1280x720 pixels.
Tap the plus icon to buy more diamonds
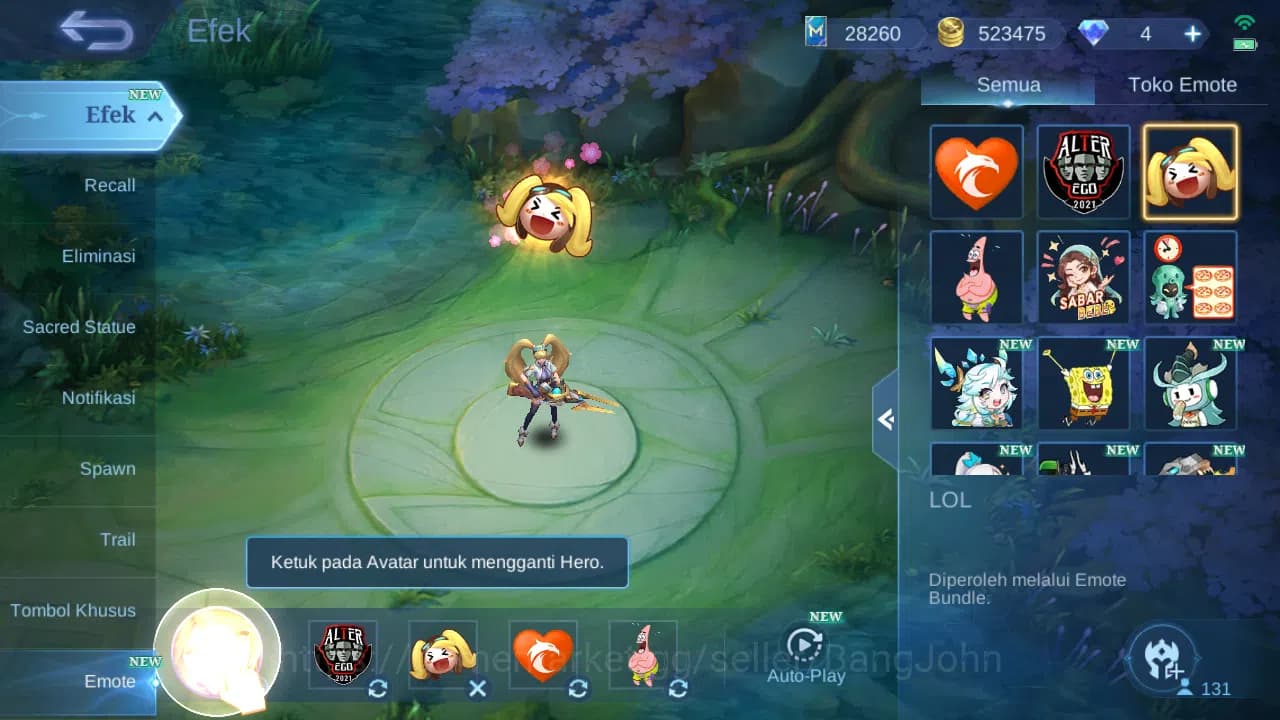pos(1191,33)
